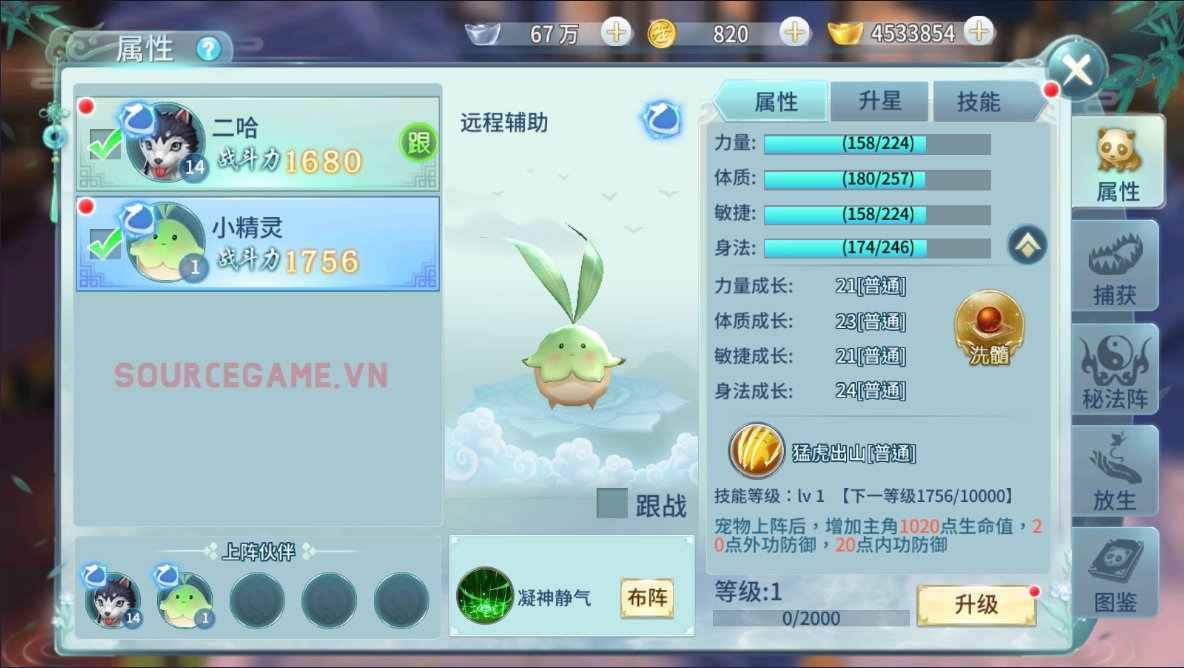Open the 秘法阵 side menu
The width and height of the screenshot is (1184, 668).
(x=1114, y=369)
